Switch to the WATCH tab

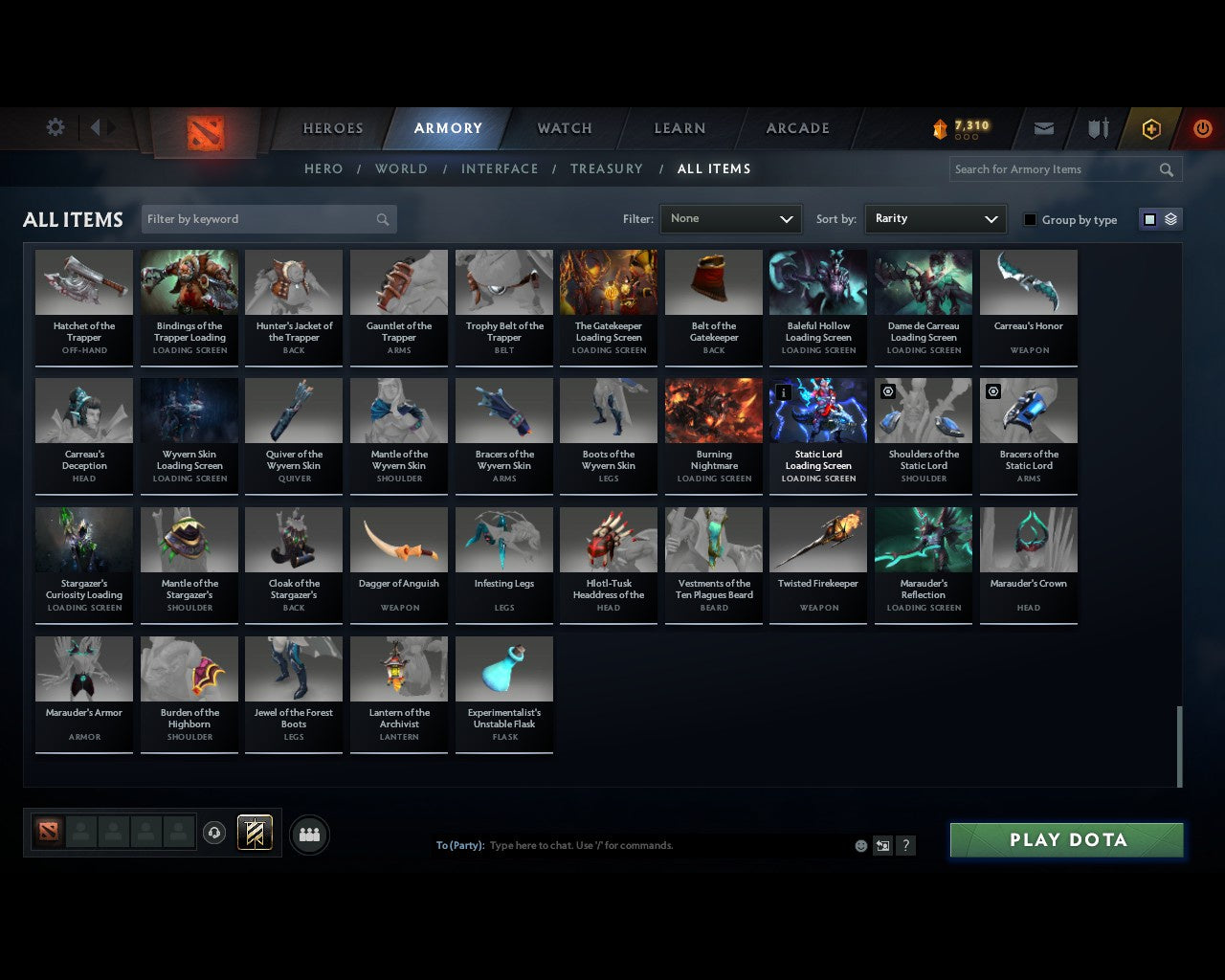pyautogui.click(x=564, y=127)
